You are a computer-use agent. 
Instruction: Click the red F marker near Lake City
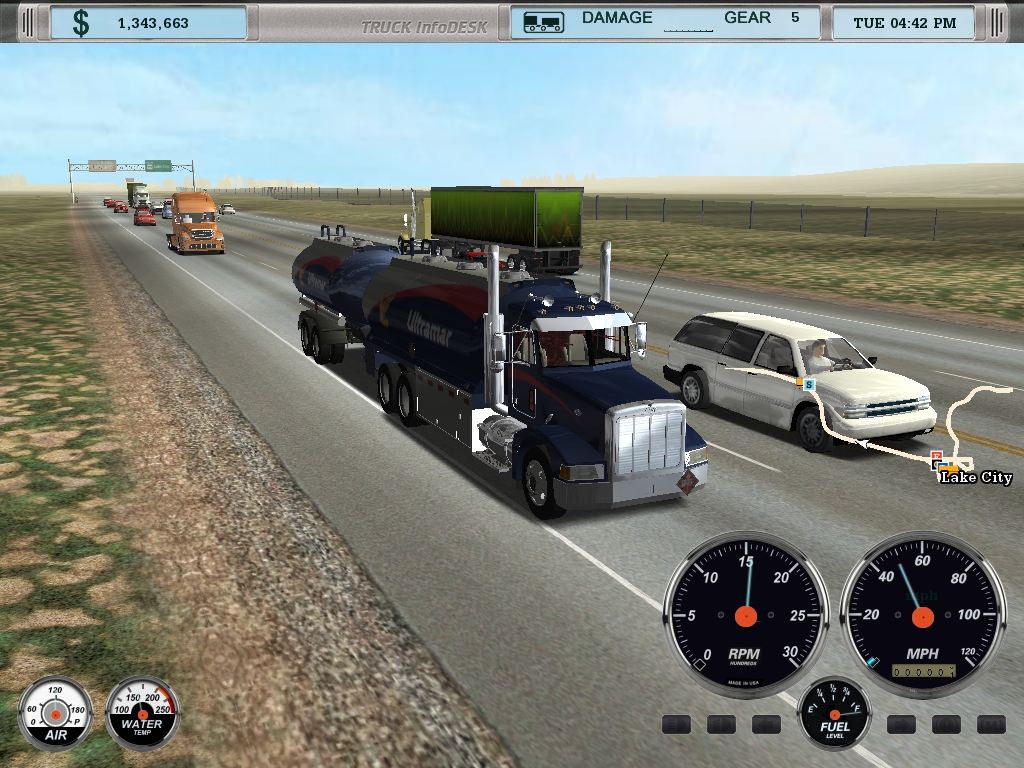tap(936, 456)
